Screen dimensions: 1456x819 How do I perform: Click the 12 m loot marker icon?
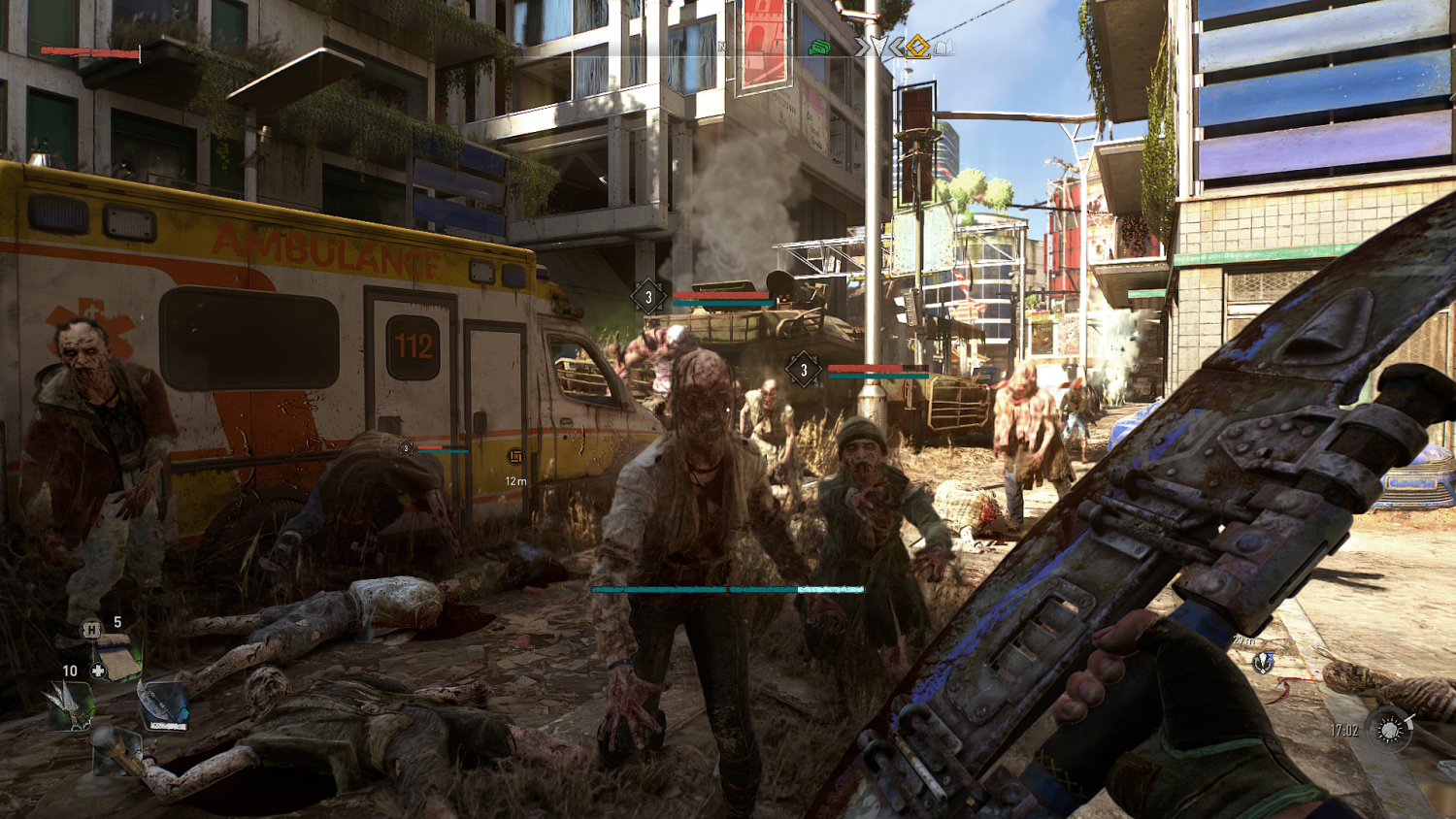point(515,456)
